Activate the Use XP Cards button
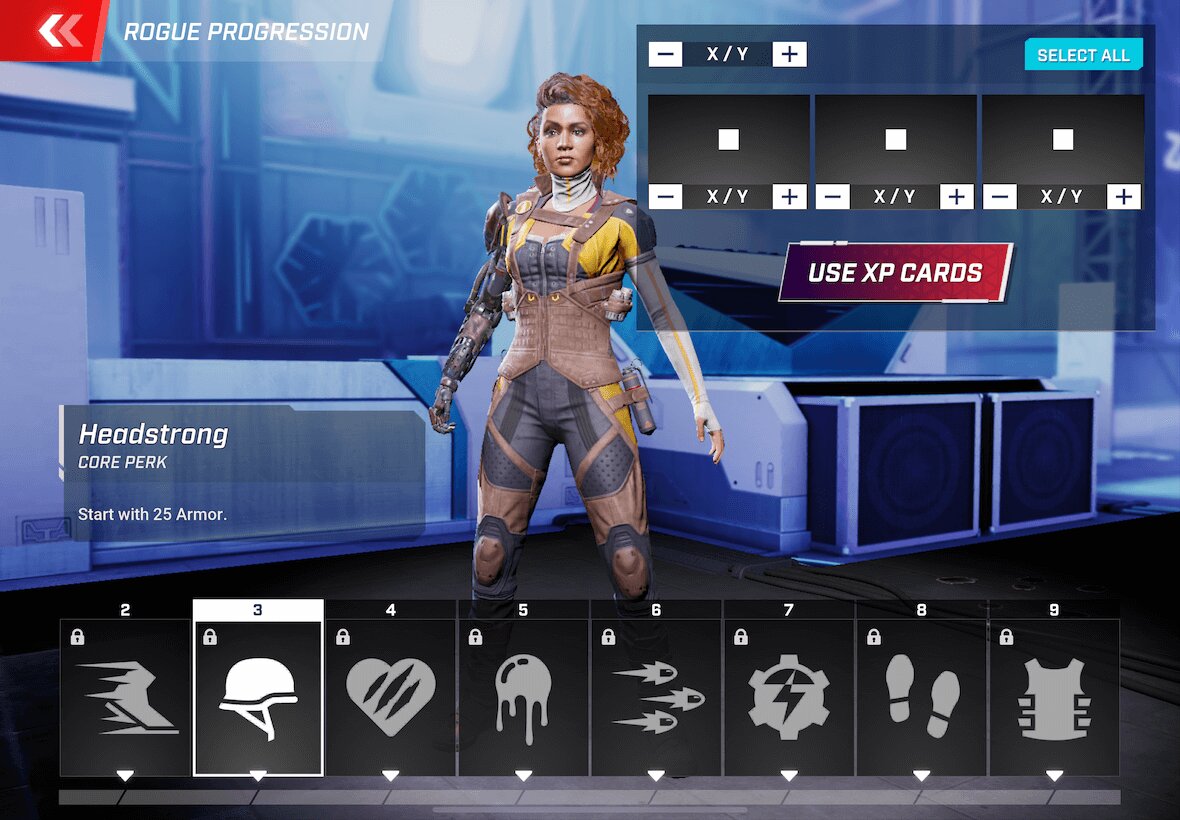 pyautogui.click(x=895, y=272)
